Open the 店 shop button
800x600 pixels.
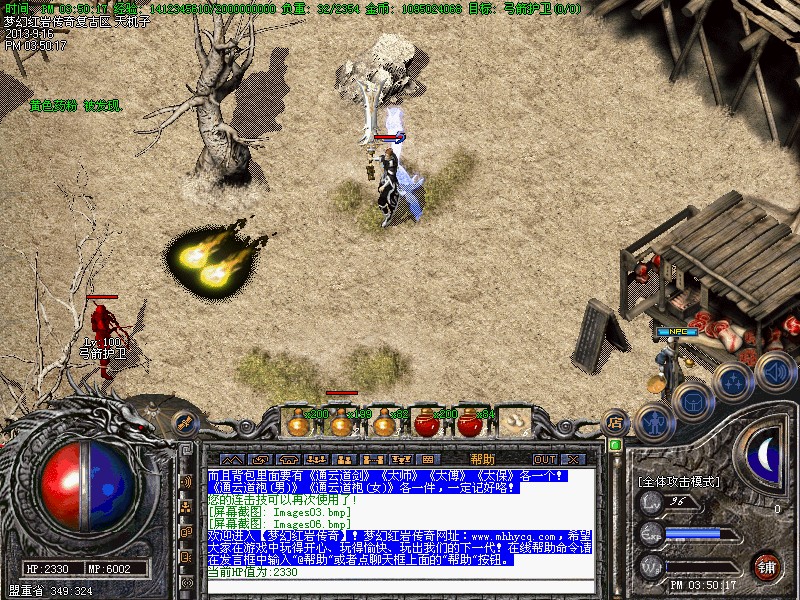(x=617, y=423)
